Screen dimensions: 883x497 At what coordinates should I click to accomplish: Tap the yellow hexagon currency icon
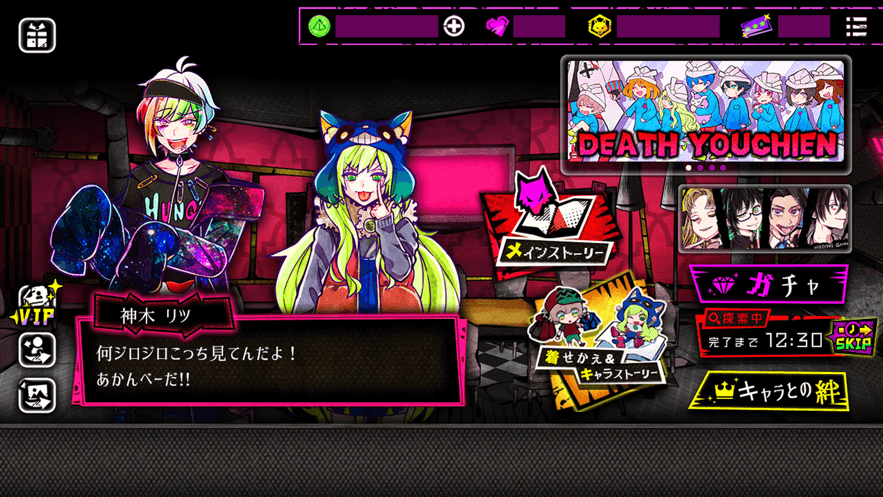(x=599, y=27)
